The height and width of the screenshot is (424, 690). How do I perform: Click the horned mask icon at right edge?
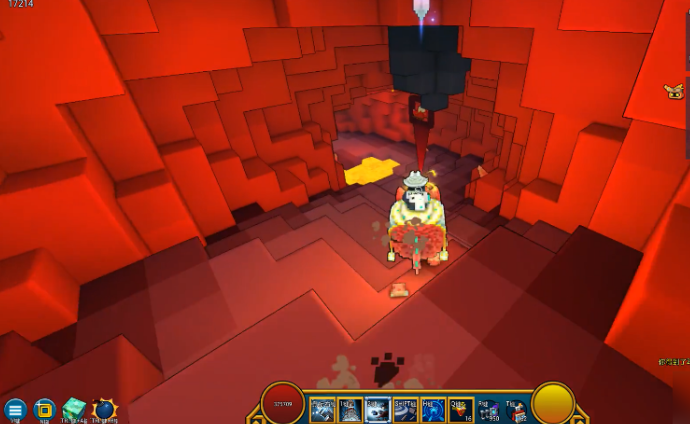pos(674,92)
